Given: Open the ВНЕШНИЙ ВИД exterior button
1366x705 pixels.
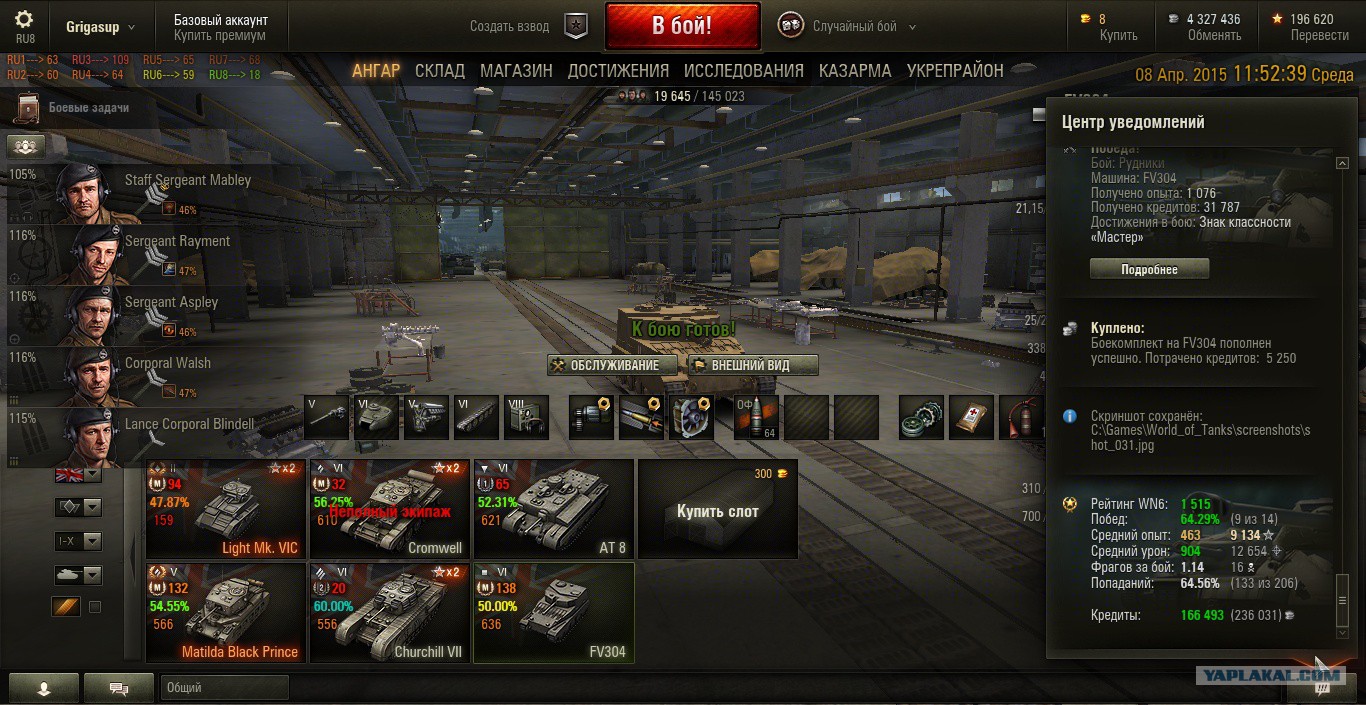Looking at the screenshot, I should (x=753, y=365).
